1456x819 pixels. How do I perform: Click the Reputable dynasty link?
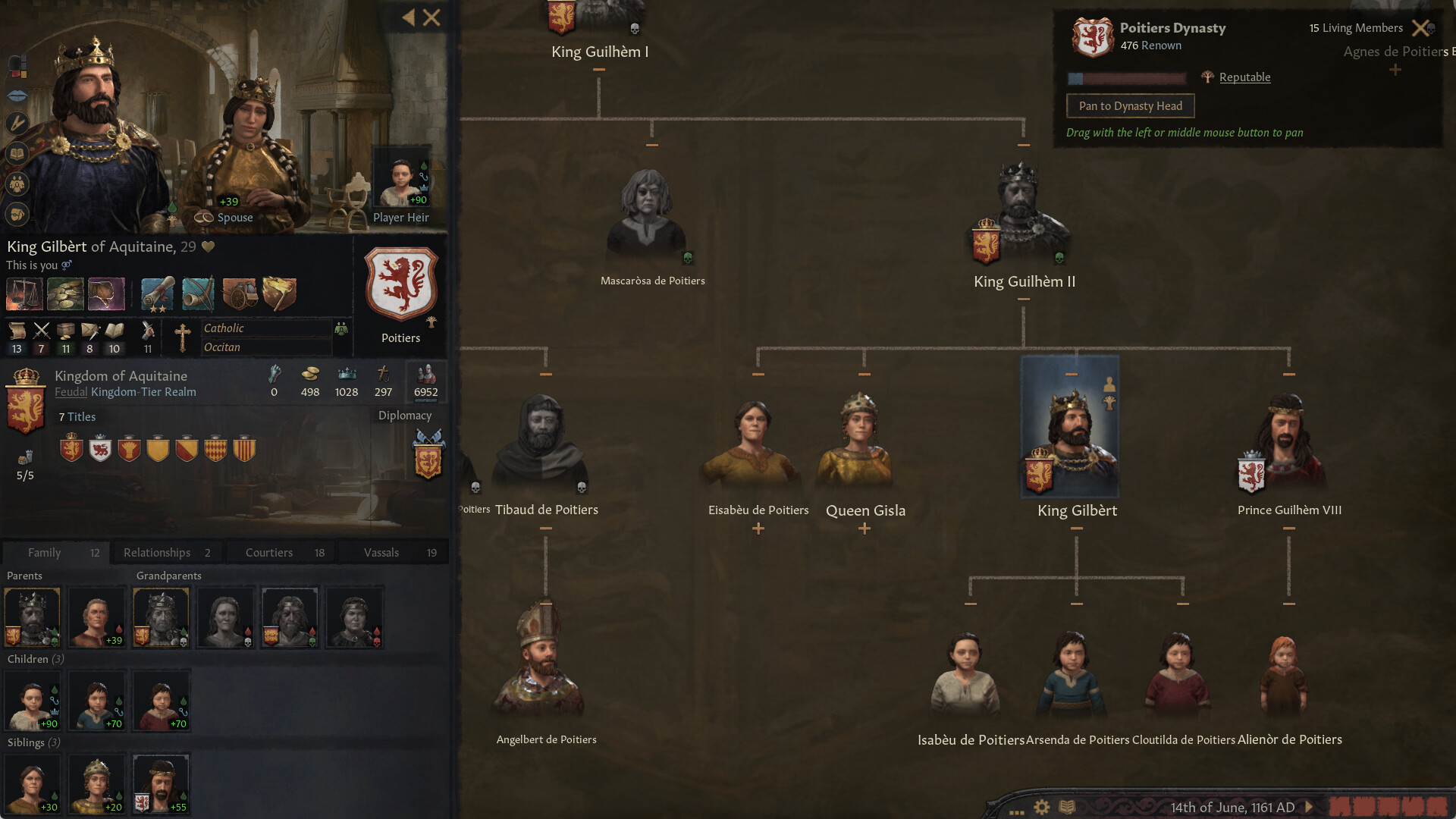pos(1244,77)
